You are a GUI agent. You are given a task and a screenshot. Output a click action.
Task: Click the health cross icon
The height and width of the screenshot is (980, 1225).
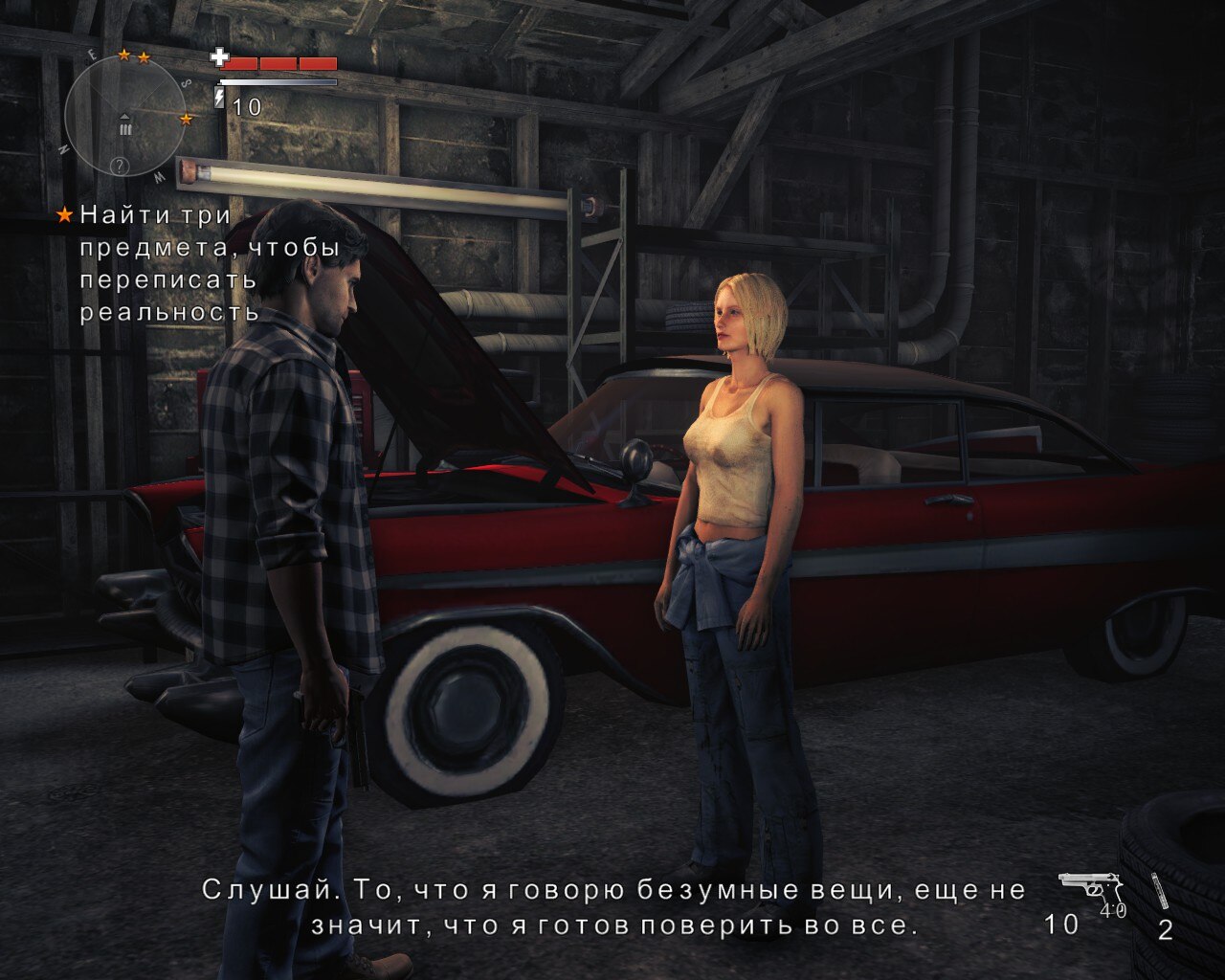(219, 57)
